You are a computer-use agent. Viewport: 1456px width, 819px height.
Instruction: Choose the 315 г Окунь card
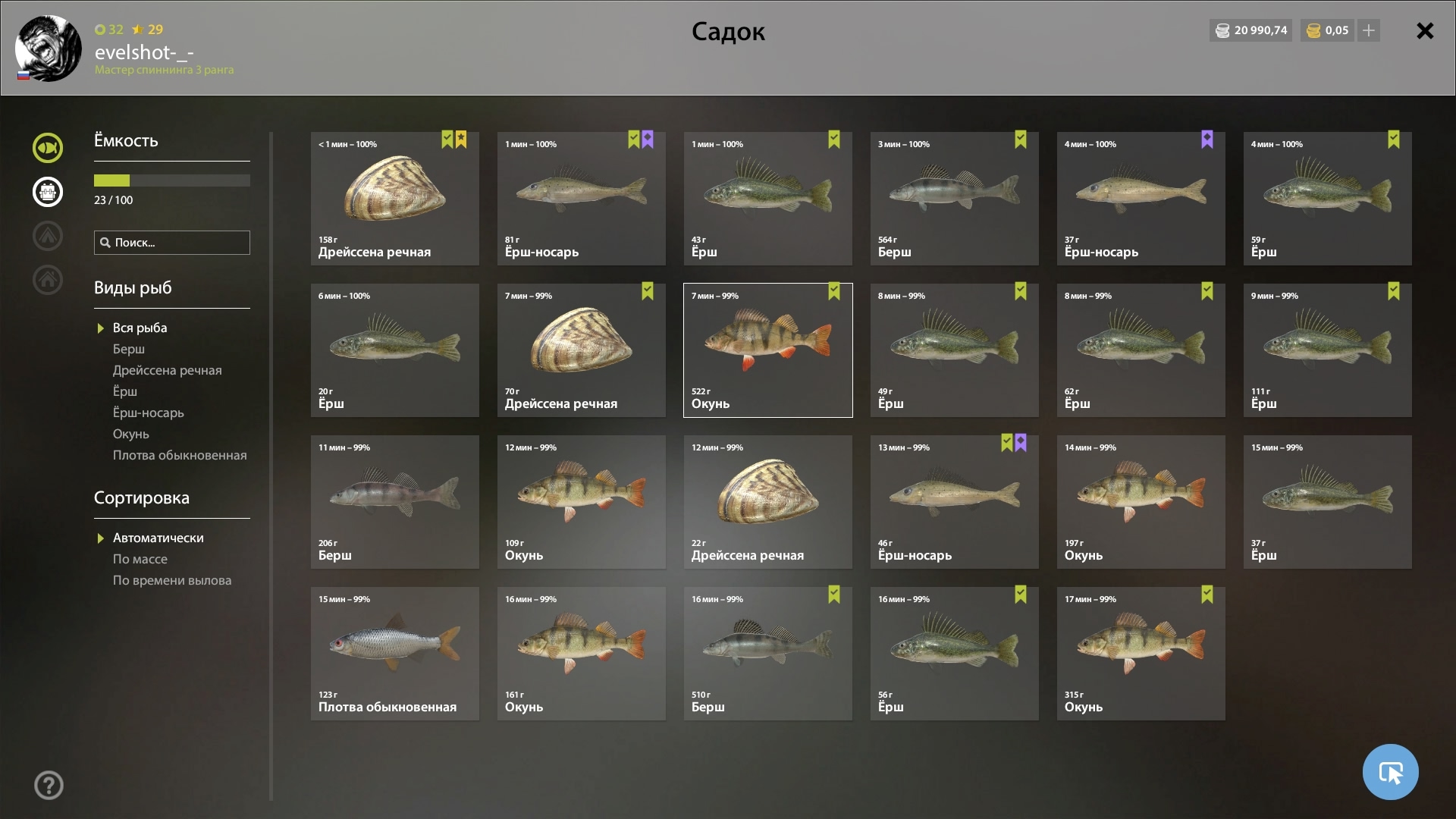pyautogui.click(x=1141, y=654)
